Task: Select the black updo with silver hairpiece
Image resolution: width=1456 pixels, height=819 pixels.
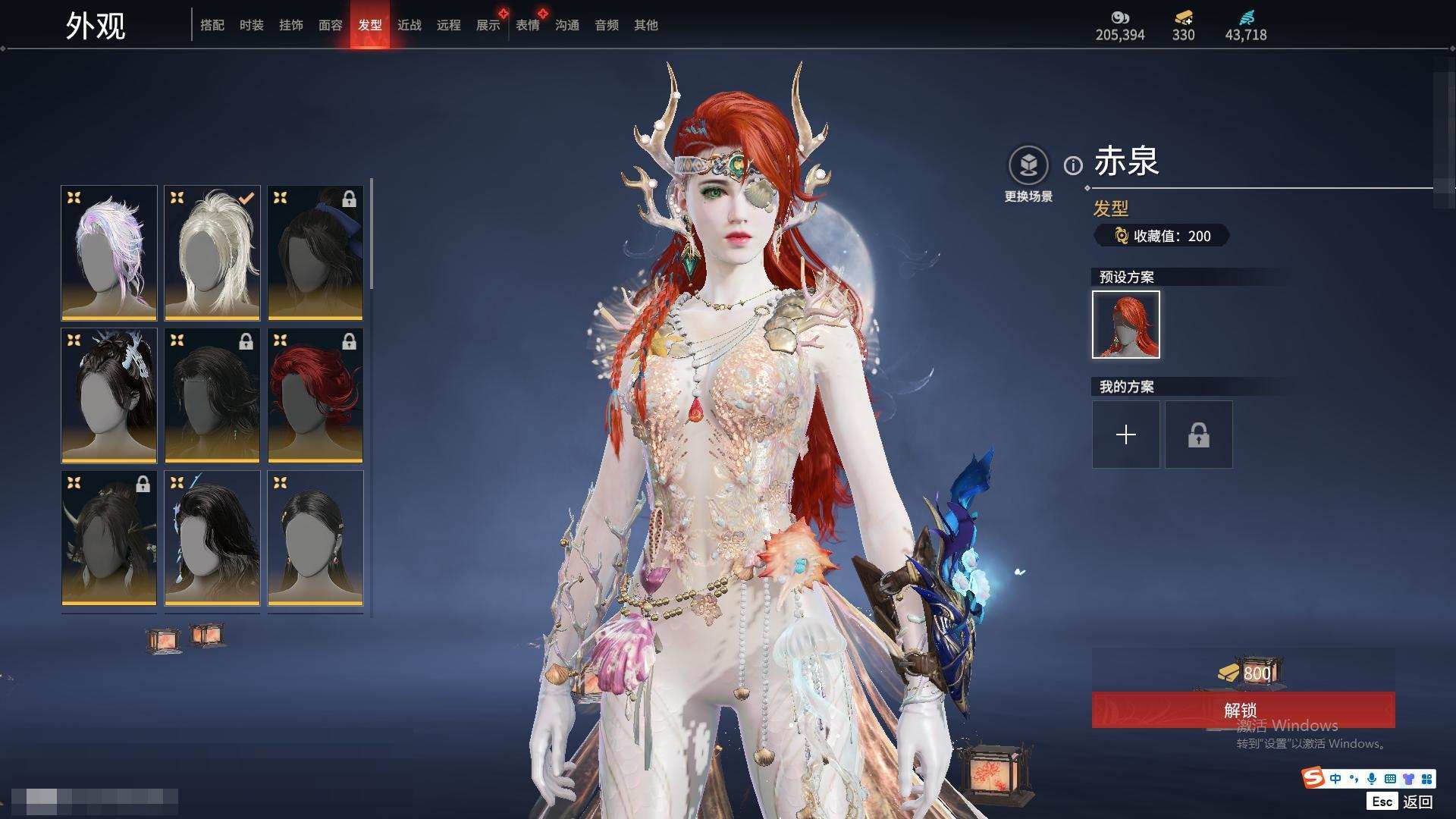Action: [109, 395]
